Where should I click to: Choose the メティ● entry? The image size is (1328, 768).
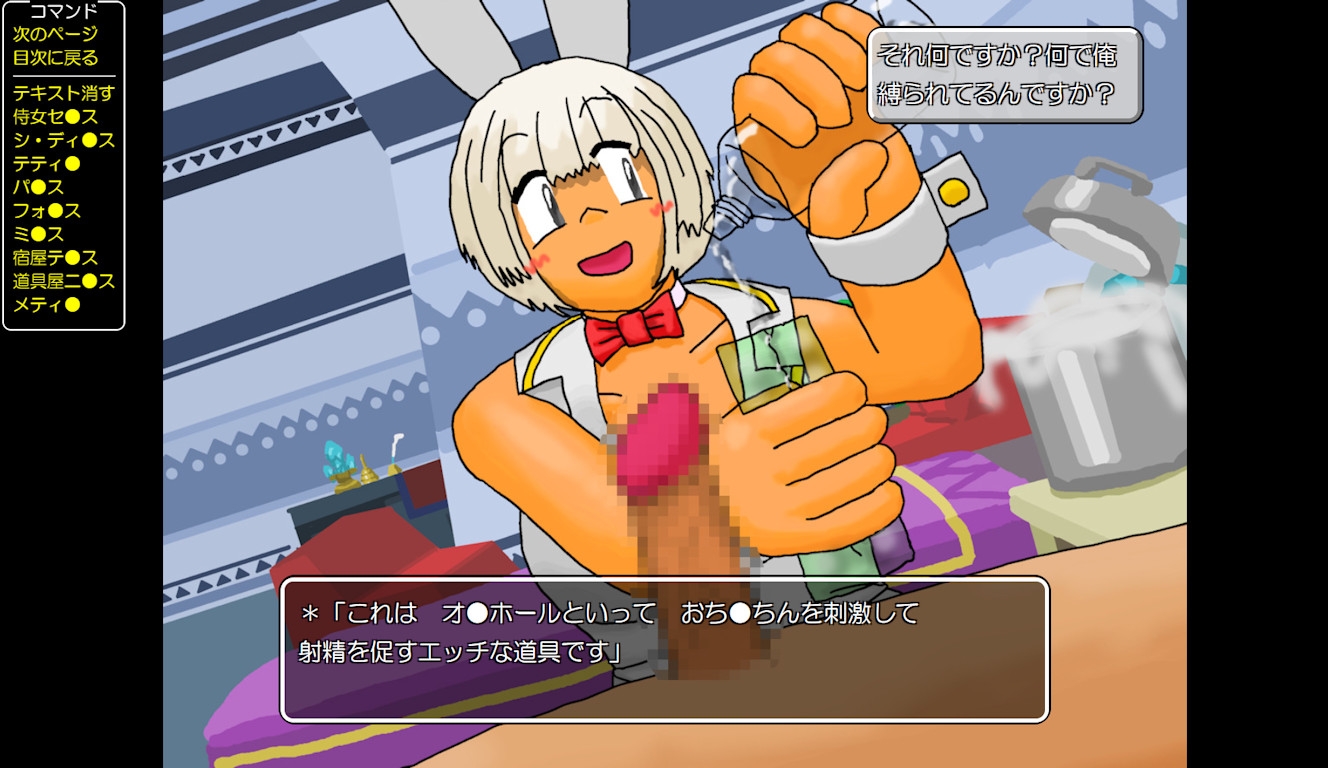pyautogui.click(x=46, y=305)
